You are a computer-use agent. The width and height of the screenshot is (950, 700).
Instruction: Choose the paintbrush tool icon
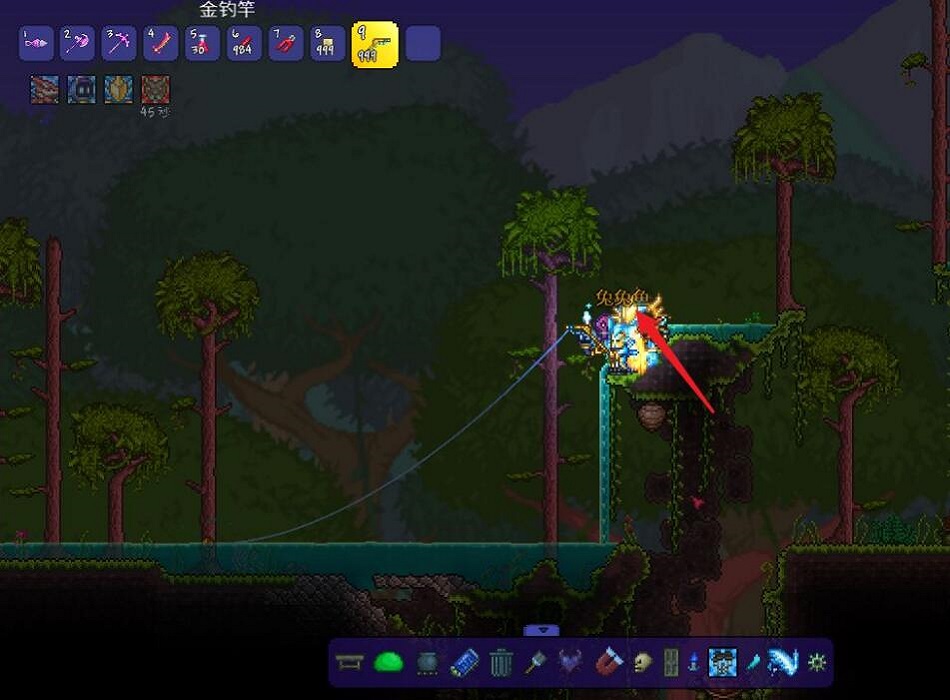point(537,662)
